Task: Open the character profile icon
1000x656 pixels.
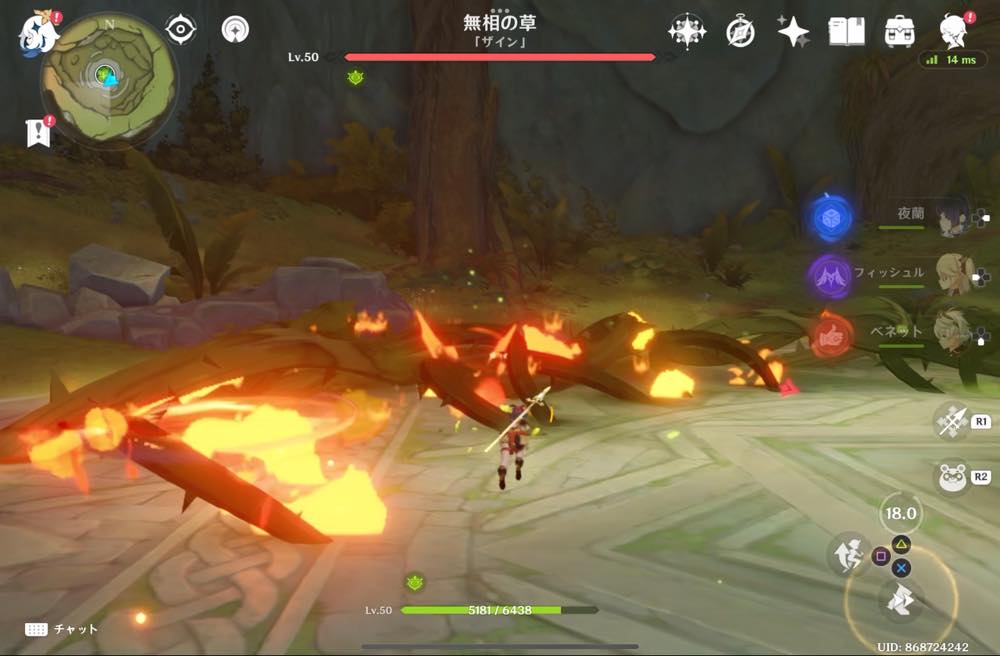Action: click(954, 32)
